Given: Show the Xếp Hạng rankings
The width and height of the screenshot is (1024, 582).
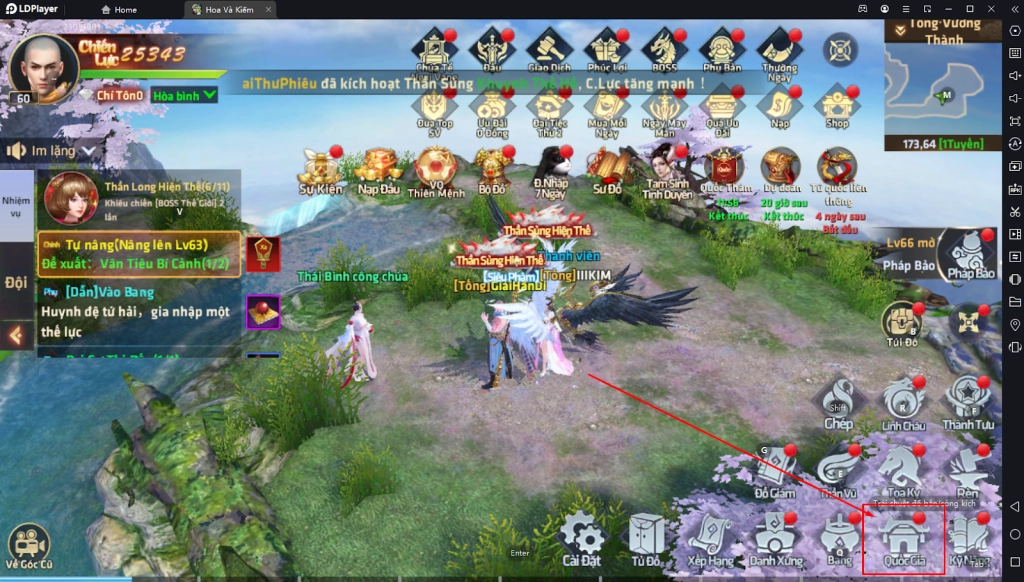Looking at the screenshot, I should click(x=709, y=540).
